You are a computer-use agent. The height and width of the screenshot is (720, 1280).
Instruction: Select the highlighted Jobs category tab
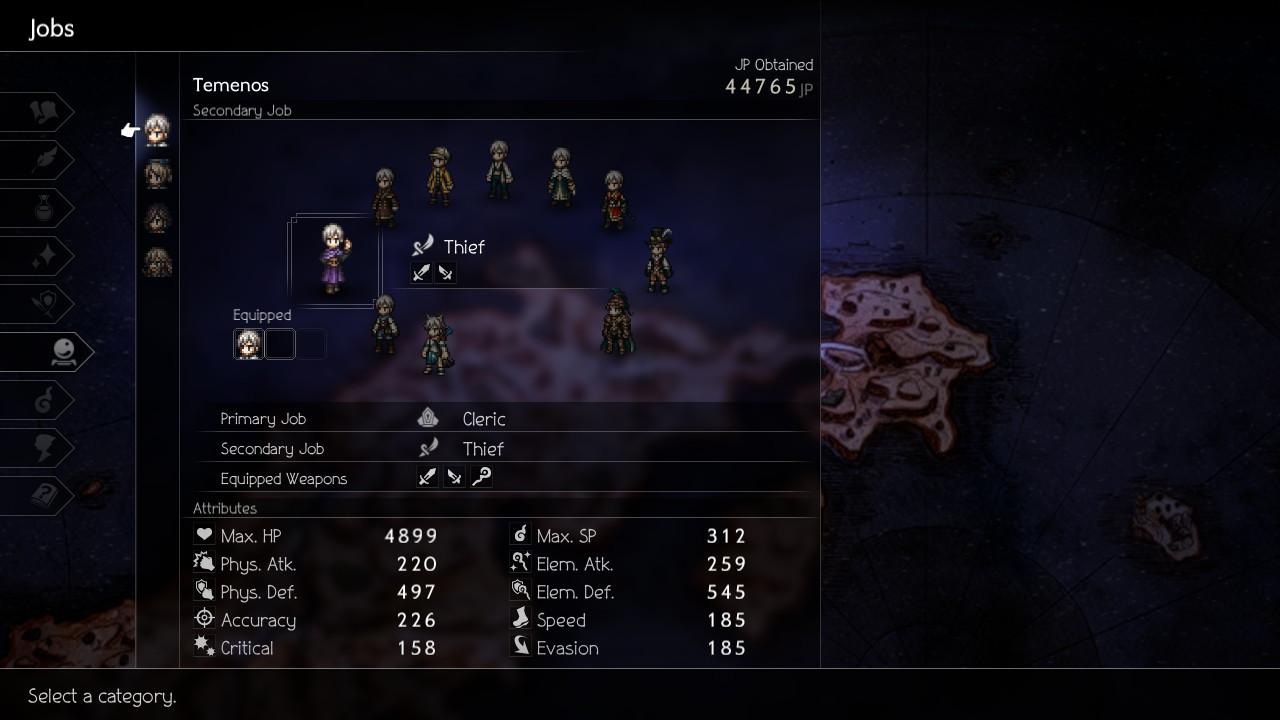(x=50, y=352)
